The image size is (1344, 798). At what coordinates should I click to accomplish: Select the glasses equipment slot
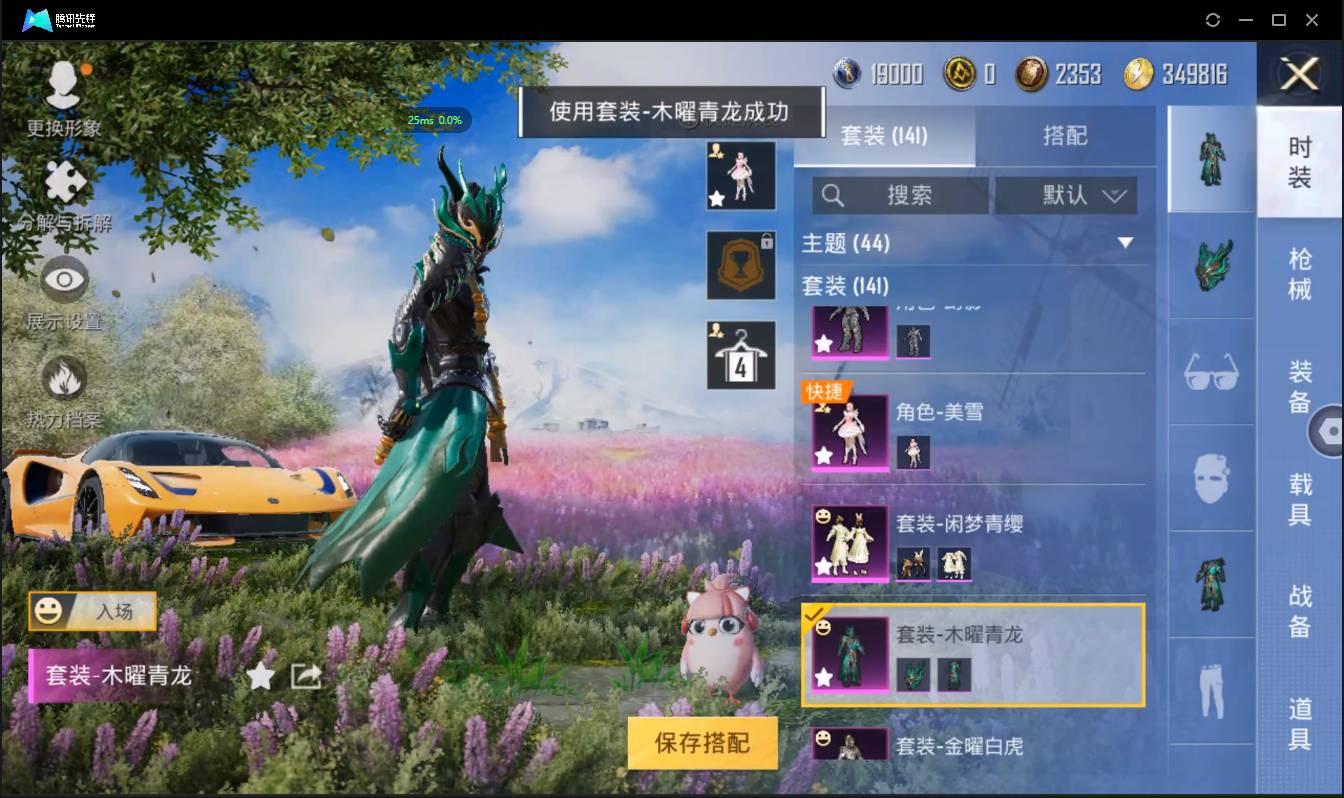pos(1211,373)
